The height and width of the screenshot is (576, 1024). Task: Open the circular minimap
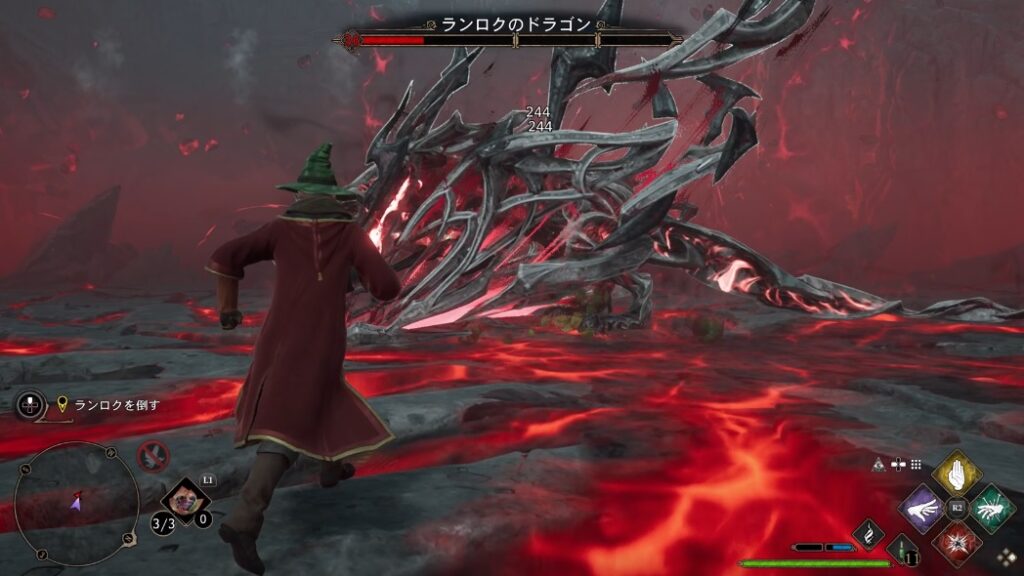click(76, 504)
